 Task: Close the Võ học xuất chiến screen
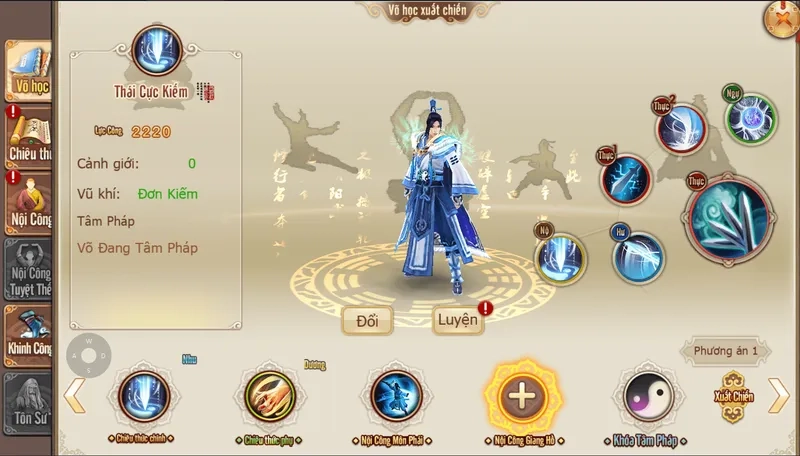[x=780, y=18]
